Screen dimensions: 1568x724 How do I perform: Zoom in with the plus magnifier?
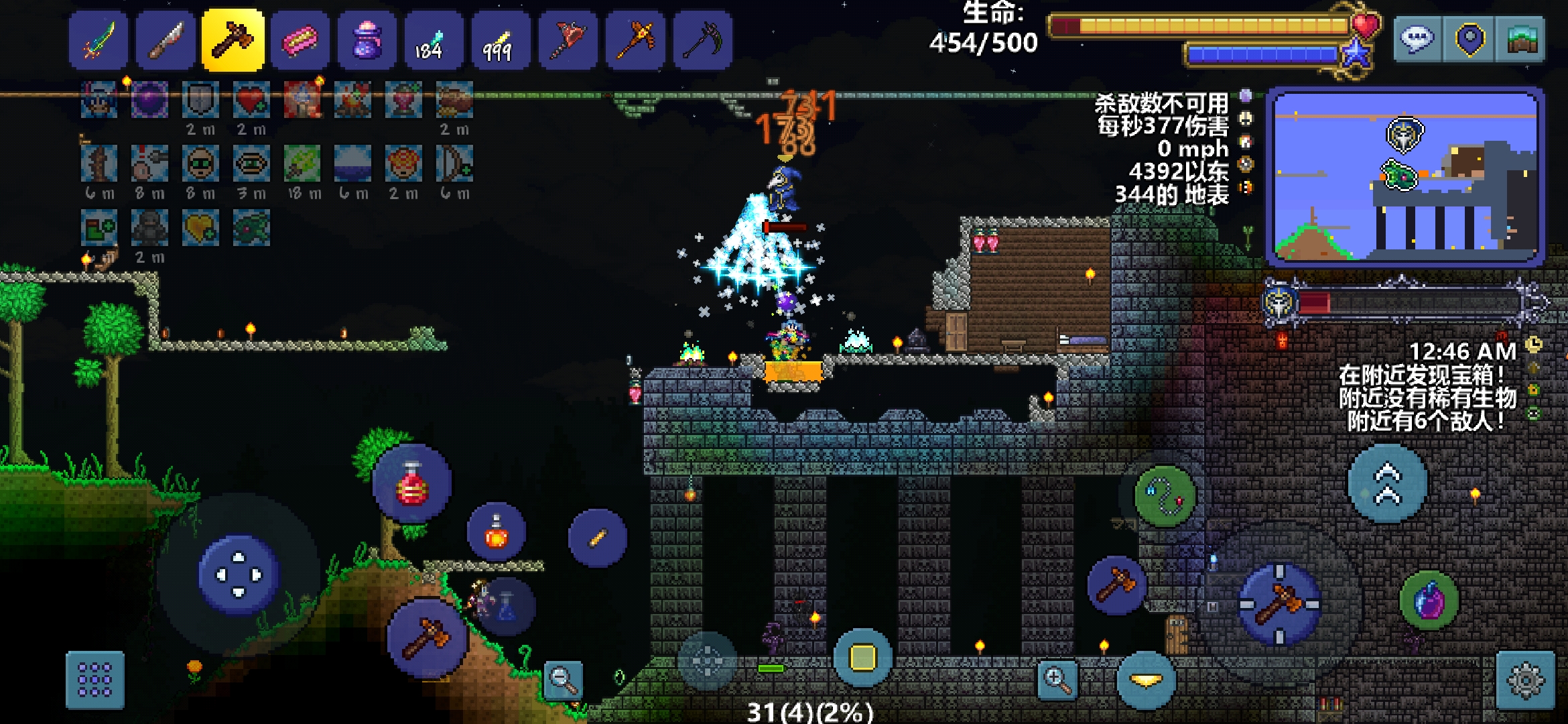(x=1057, y=680)
